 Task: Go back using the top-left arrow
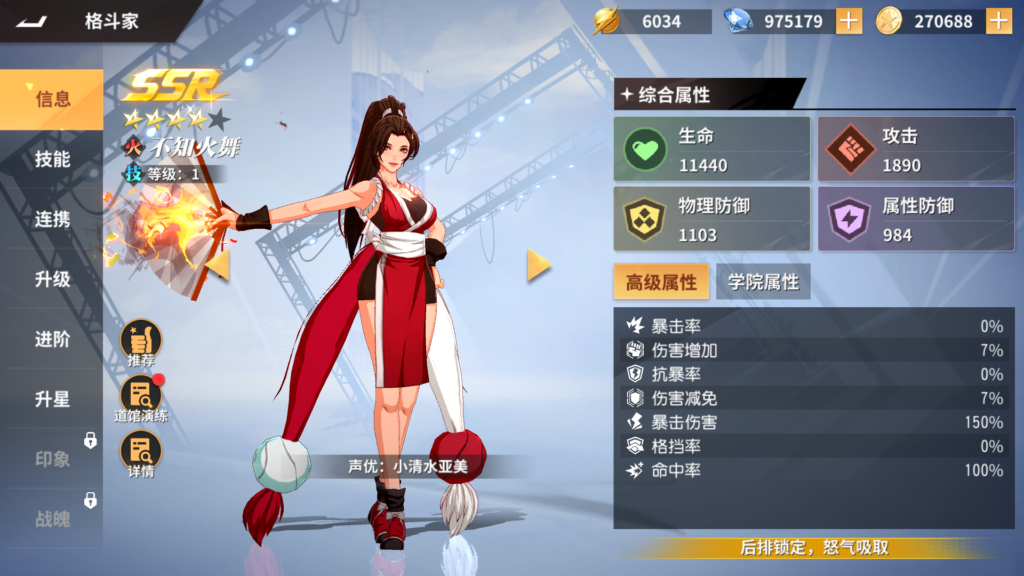pos(32,21)
